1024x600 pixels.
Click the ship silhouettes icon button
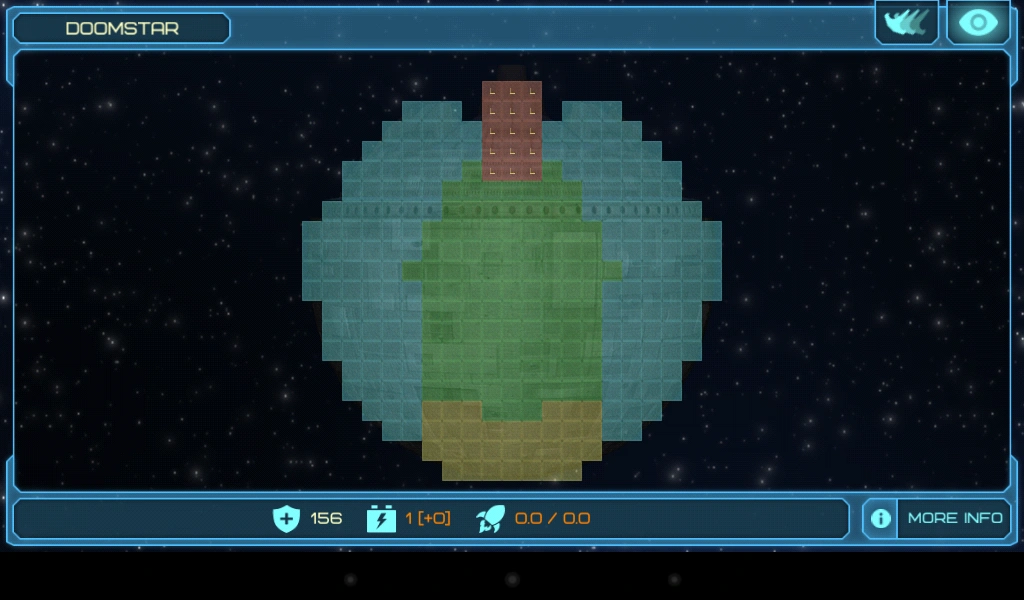[906, 23]
